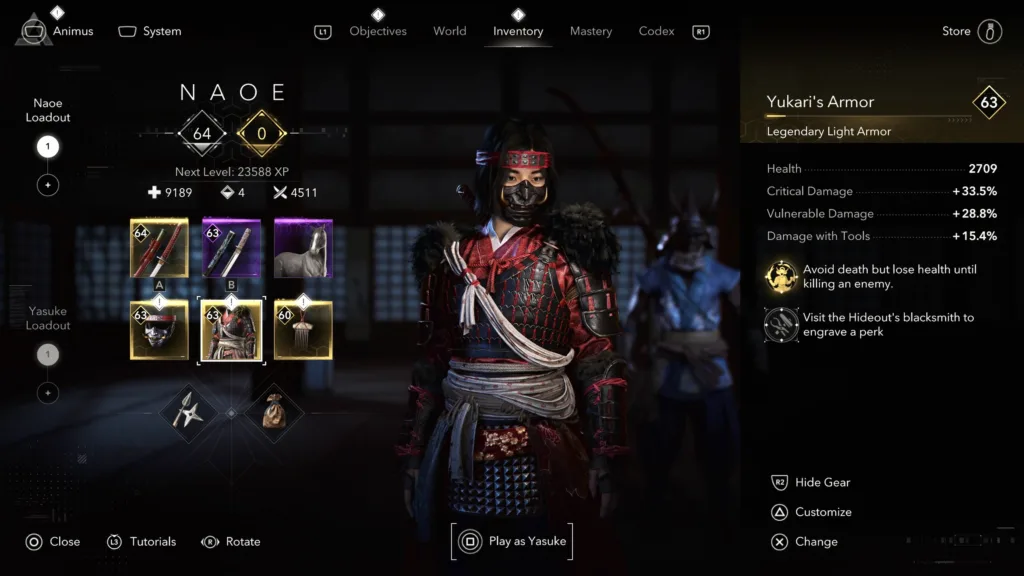Go to the Mastery tab
Screen dimensions: 1024x576
(591, 31)
